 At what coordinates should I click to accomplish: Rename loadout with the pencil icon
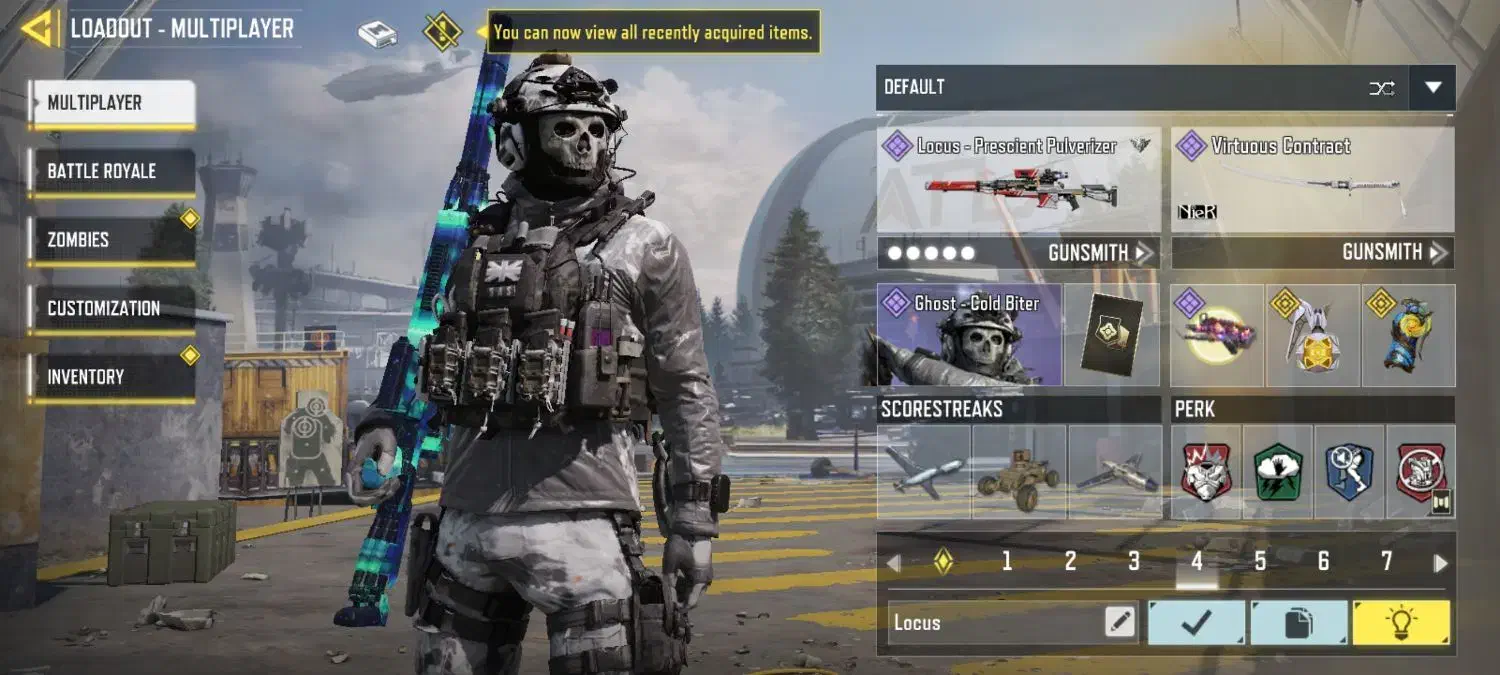pos(1120,623)
